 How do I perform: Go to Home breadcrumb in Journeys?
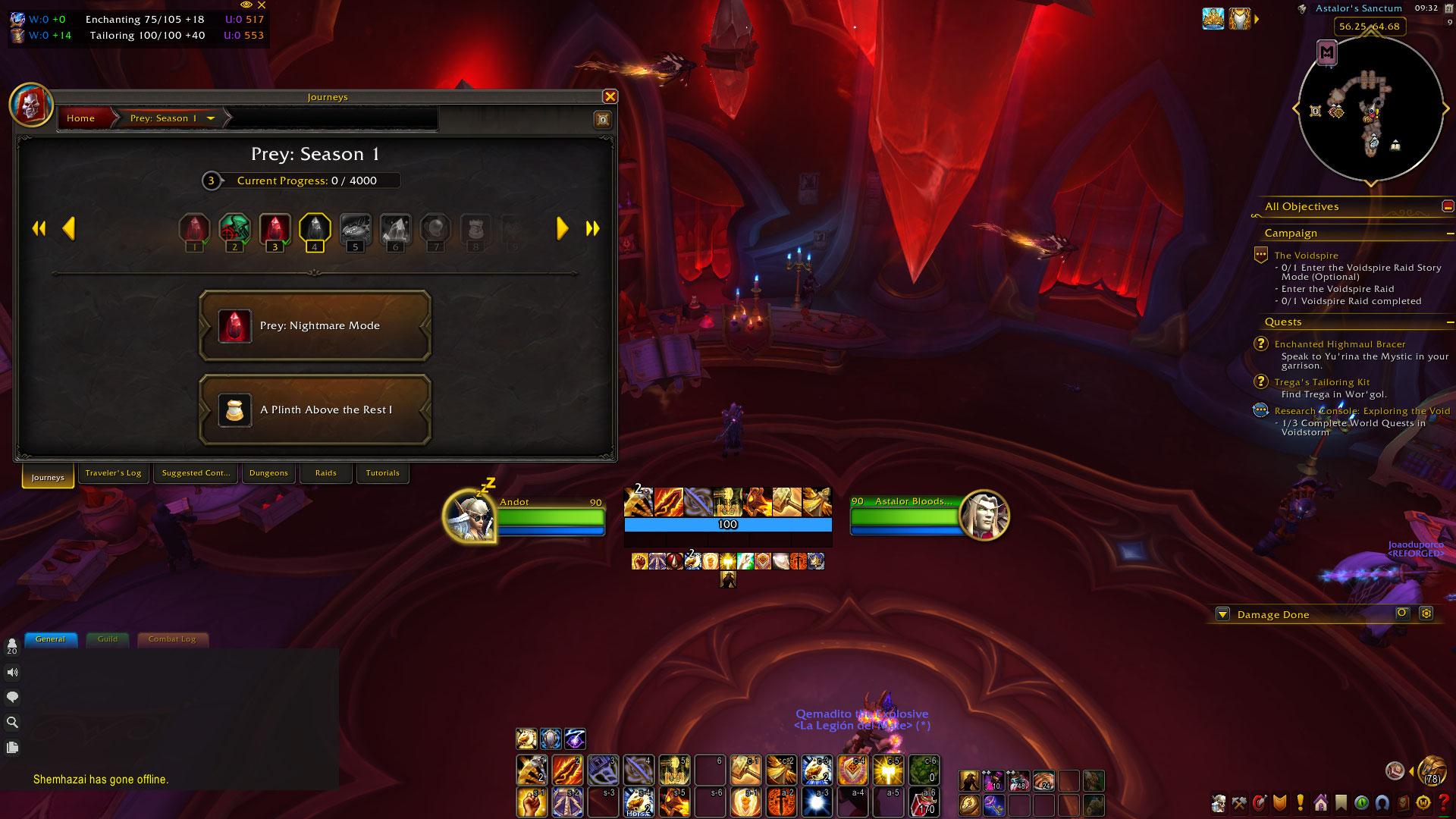(x=81, y=118)
